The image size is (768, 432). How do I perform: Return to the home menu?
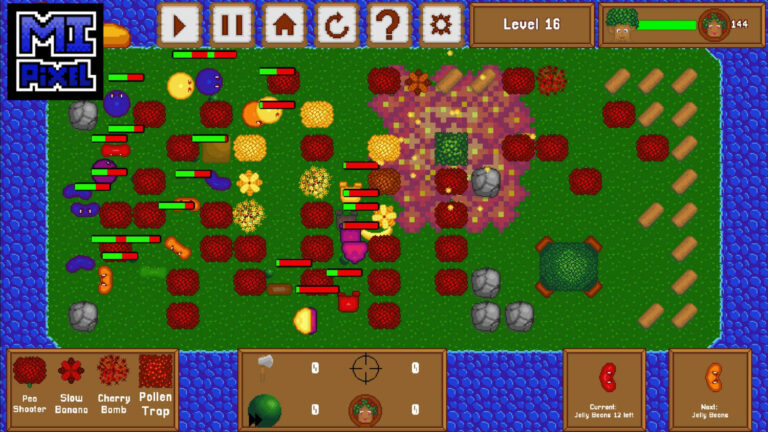pos(285,24)
